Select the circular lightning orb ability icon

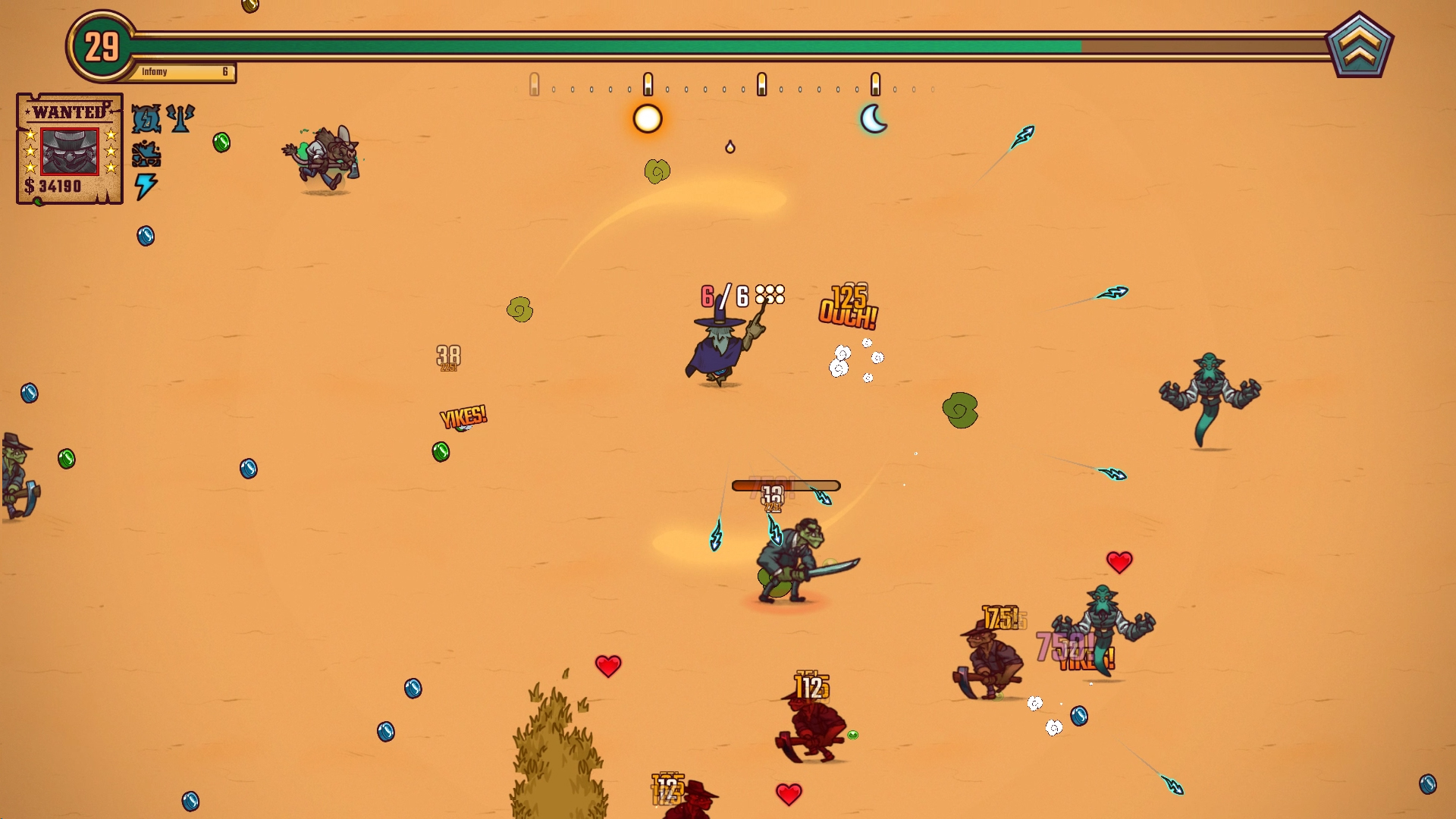[x=146, y=118]
